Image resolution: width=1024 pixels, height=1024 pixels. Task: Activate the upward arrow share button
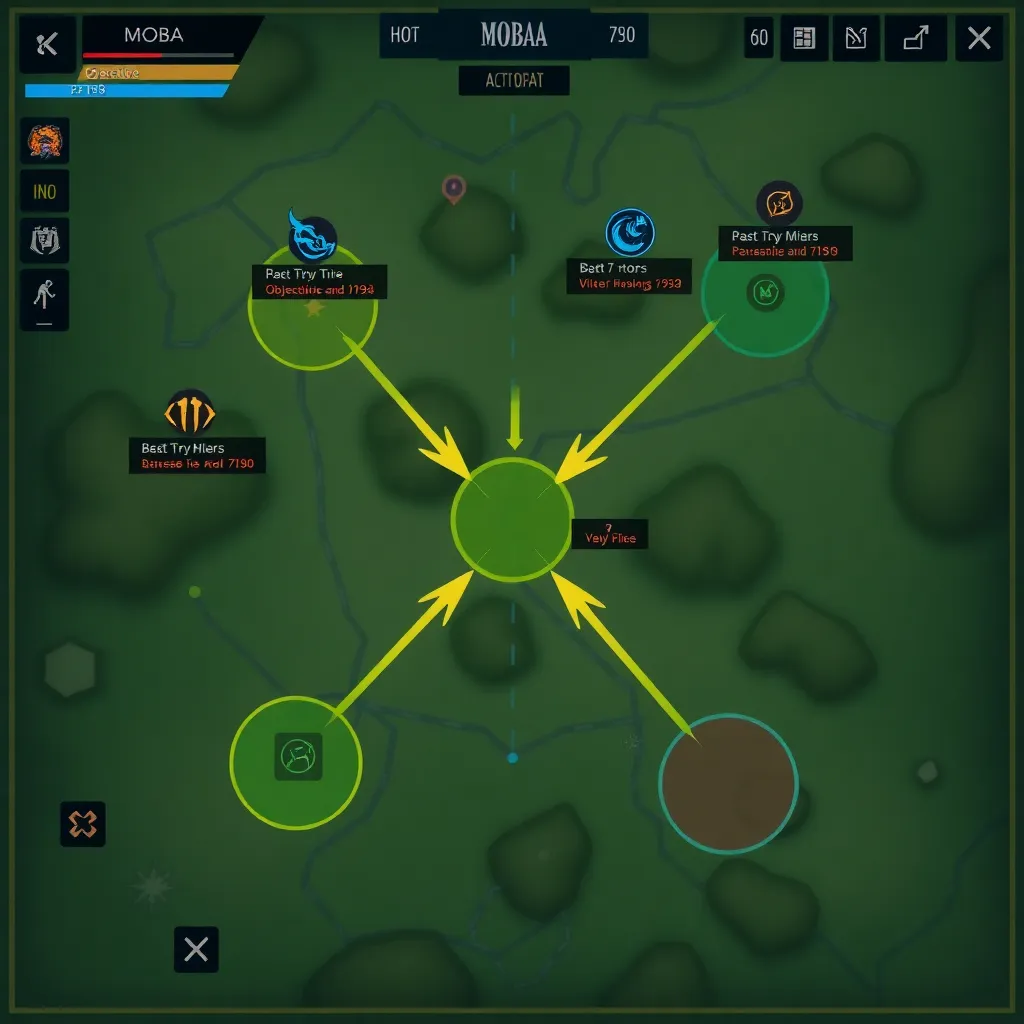coord(916,39)
